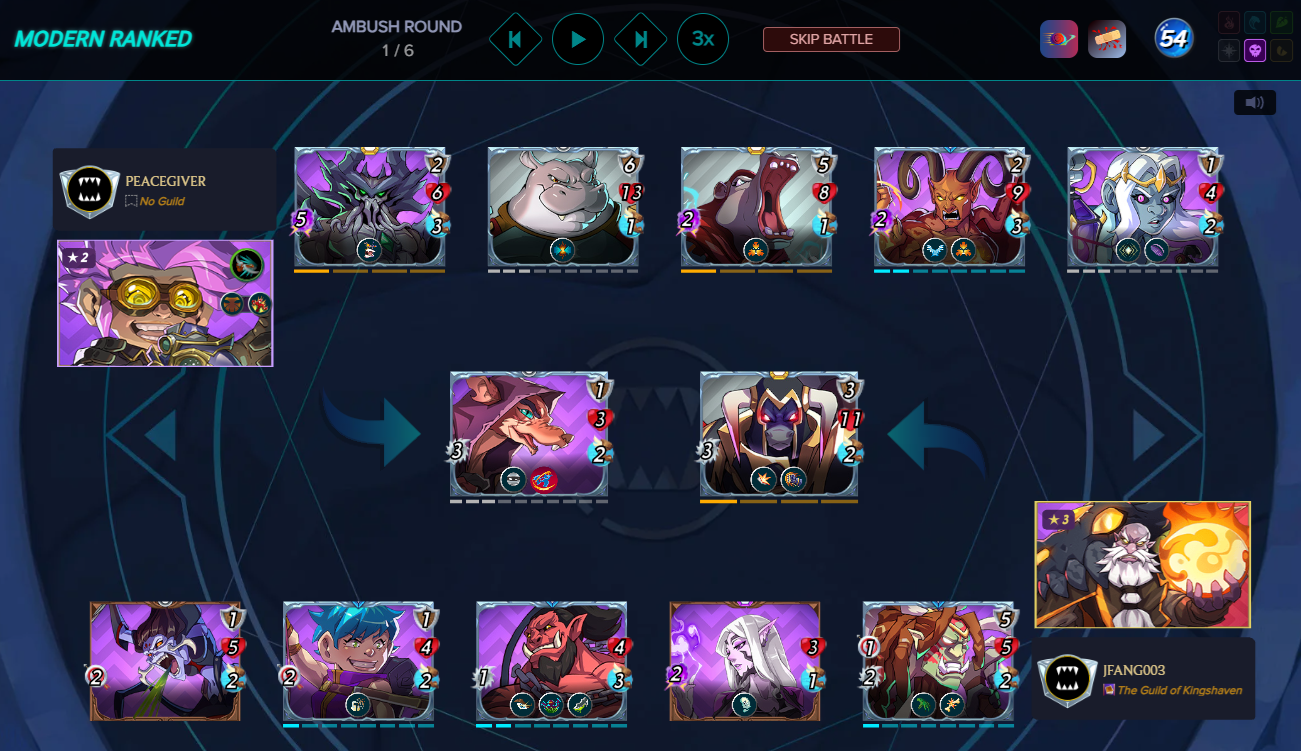Select the dark armored knight card
Screen dimensions: 1301x751
pyautogui.click(x=779, y=433)
